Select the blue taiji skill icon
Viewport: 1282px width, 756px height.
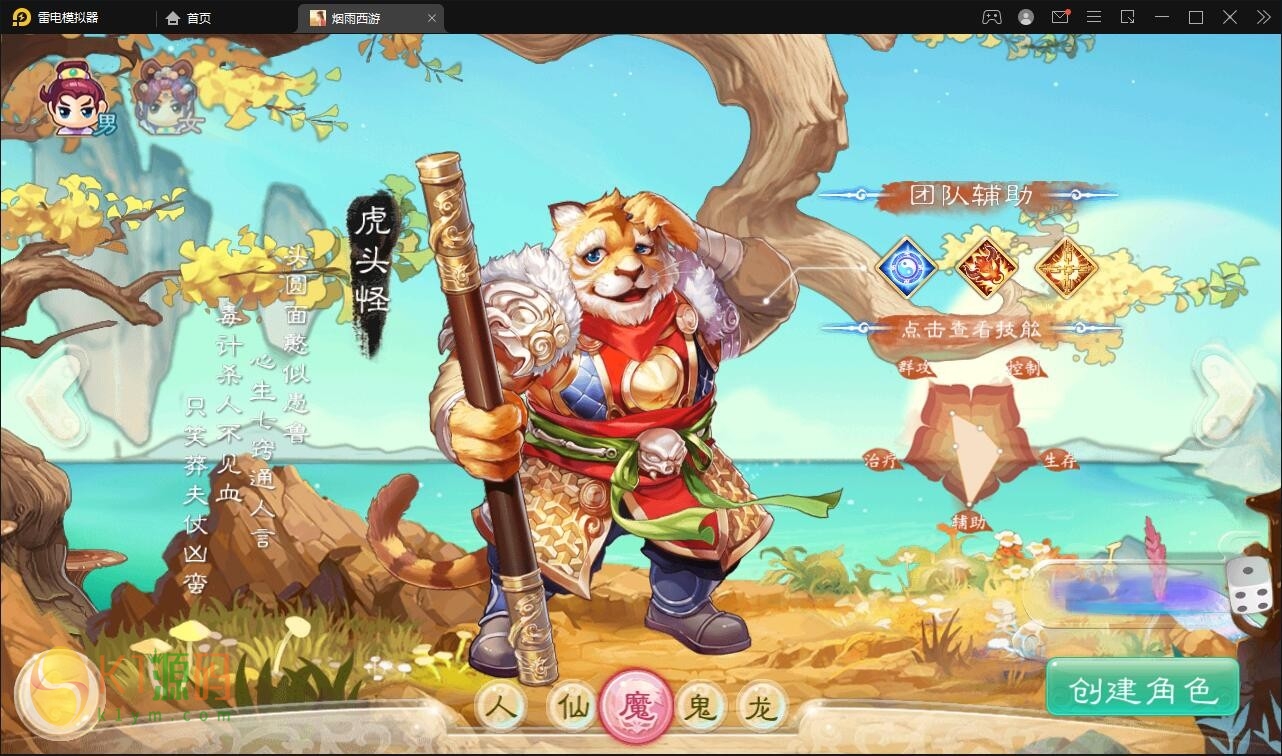coord(908,266)
